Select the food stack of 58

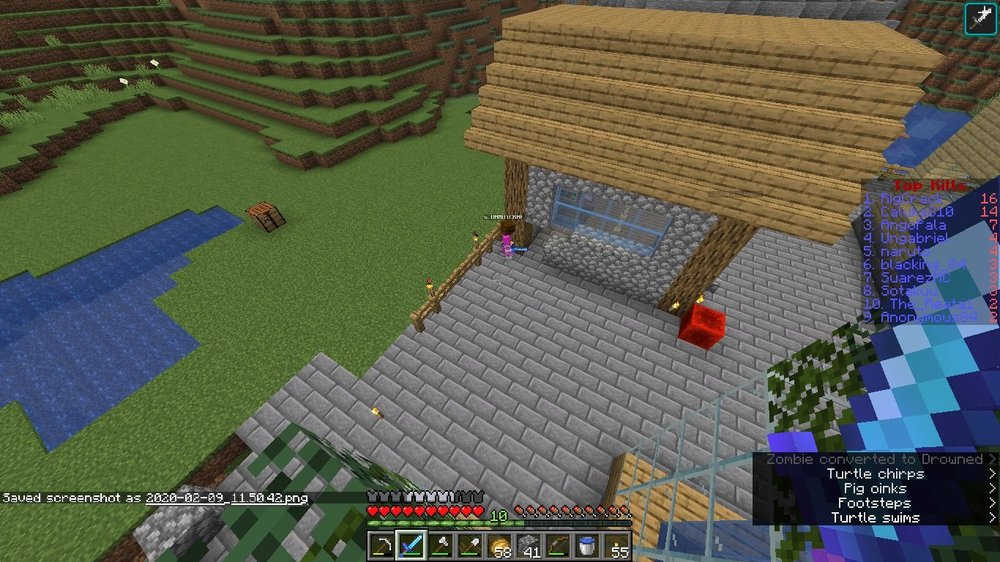tap(499, 545)
